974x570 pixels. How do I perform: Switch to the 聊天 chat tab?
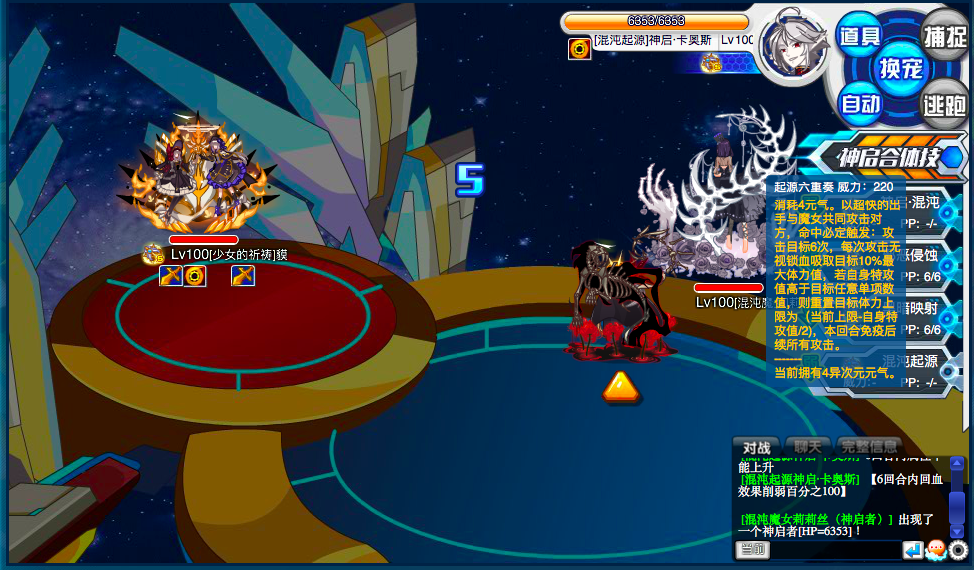click(x=807, y=446)
